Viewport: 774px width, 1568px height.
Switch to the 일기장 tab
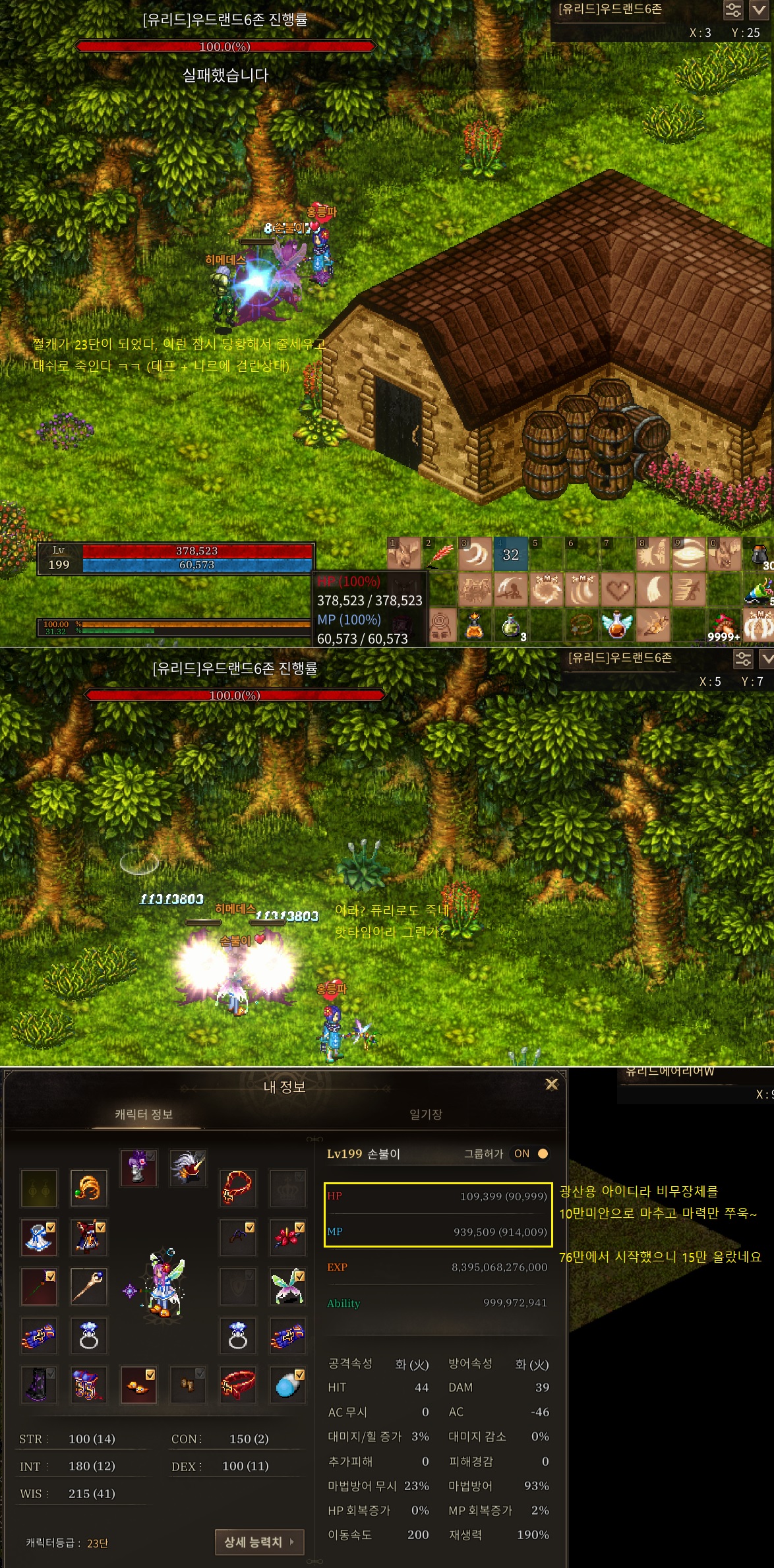click(x=426, y=1114)
